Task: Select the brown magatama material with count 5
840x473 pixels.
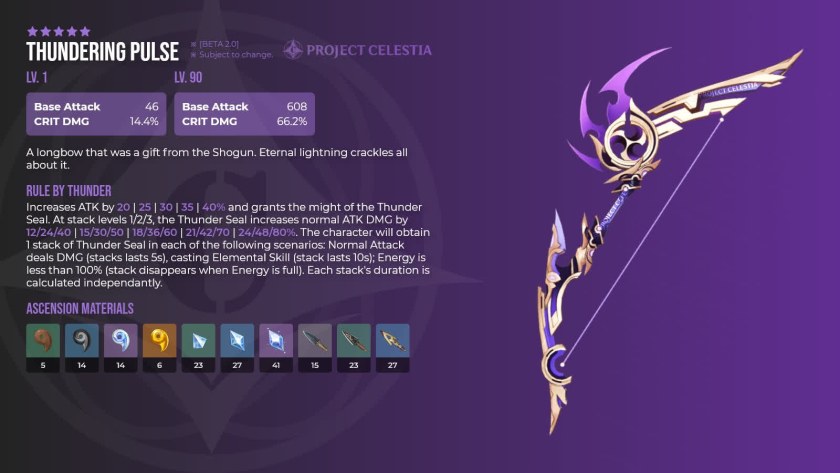Action: click(x=43, y=343)
